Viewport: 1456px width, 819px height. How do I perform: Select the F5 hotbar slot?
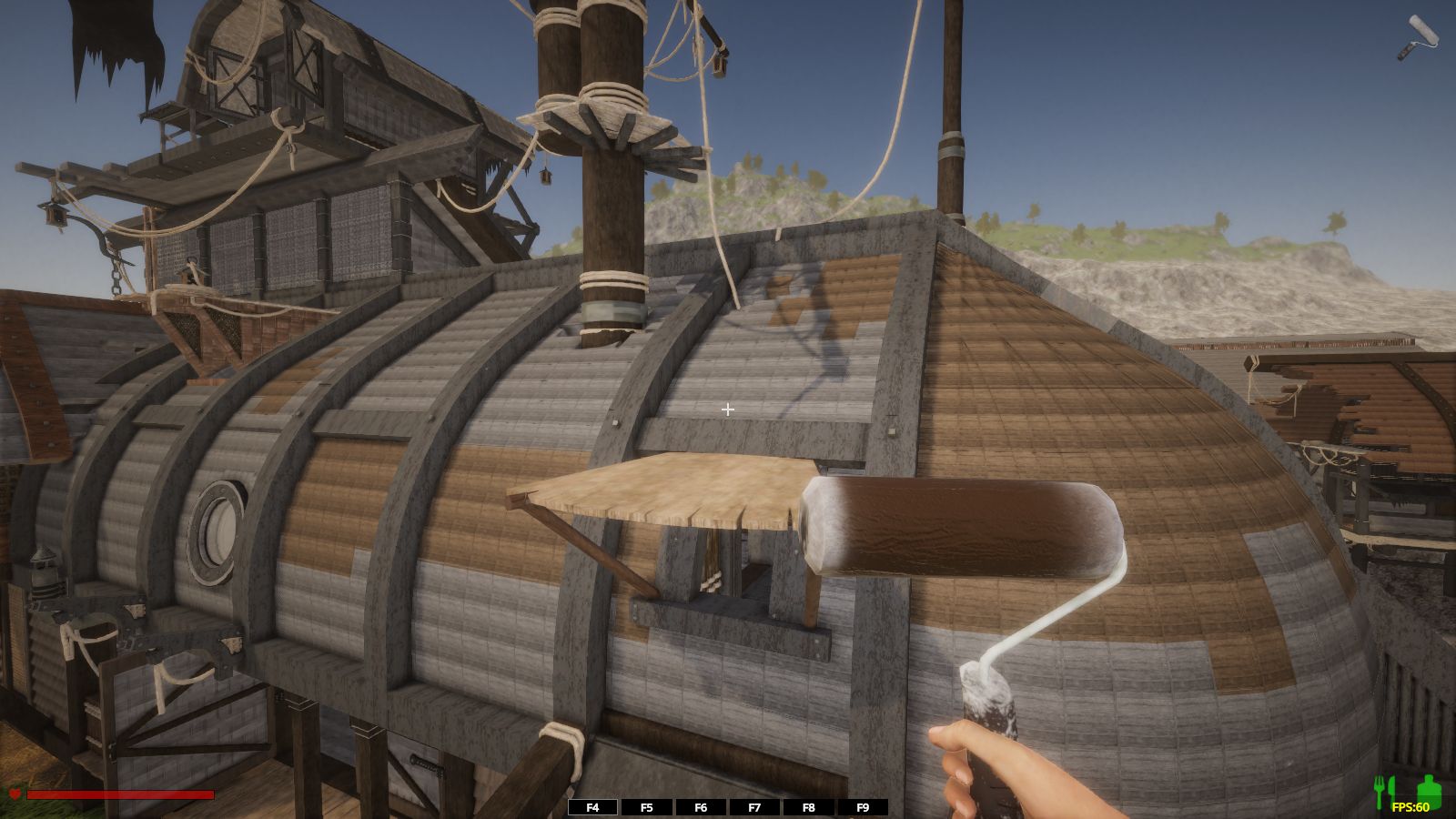coord(647,807)
